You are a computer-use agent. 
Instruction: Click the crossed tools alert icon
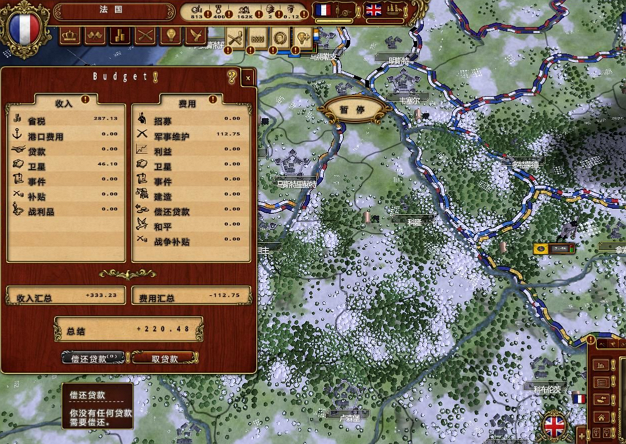235,38
